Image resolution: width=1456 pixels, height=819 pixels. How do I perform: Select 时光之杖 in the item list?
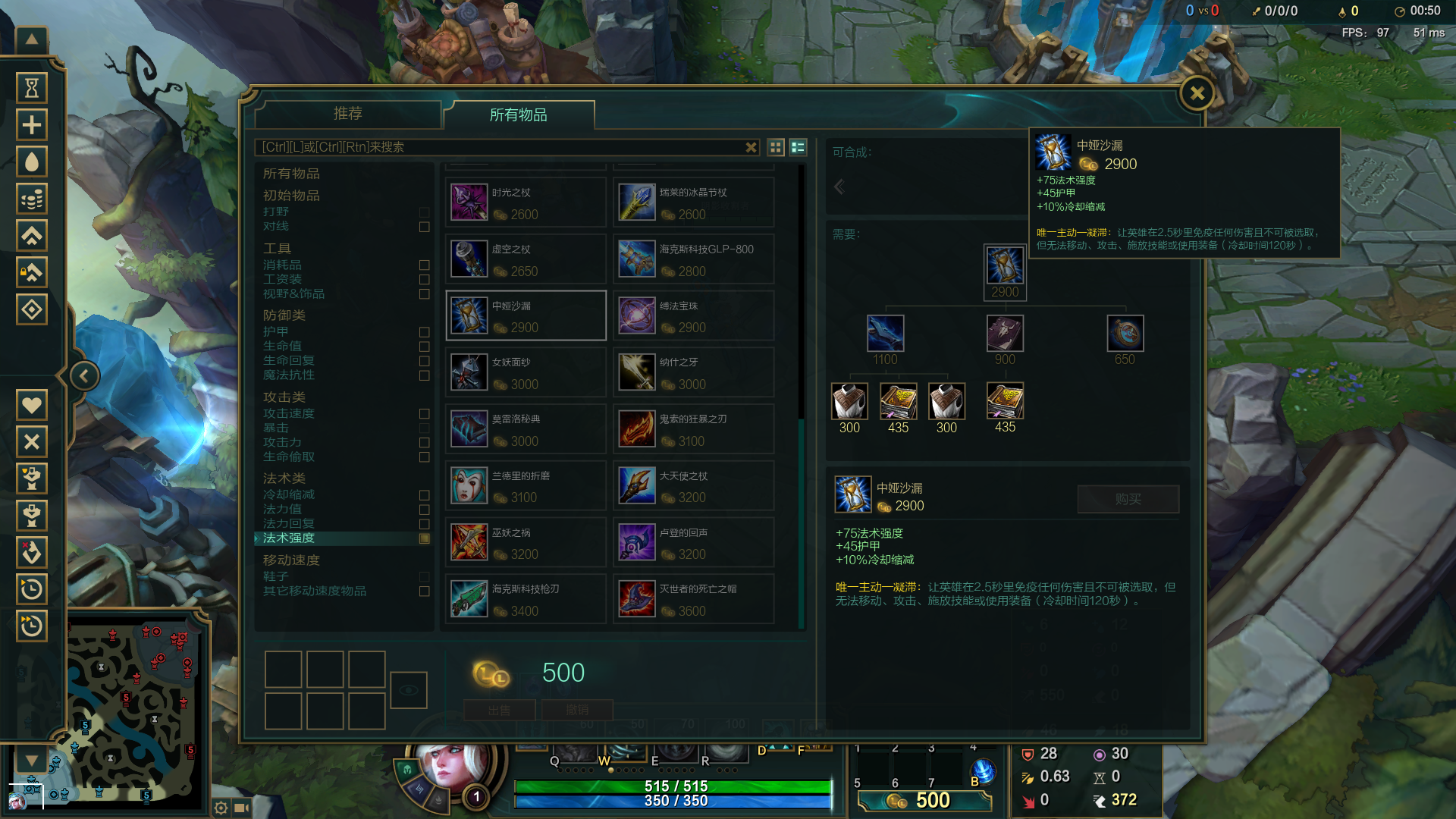point(526,203)
